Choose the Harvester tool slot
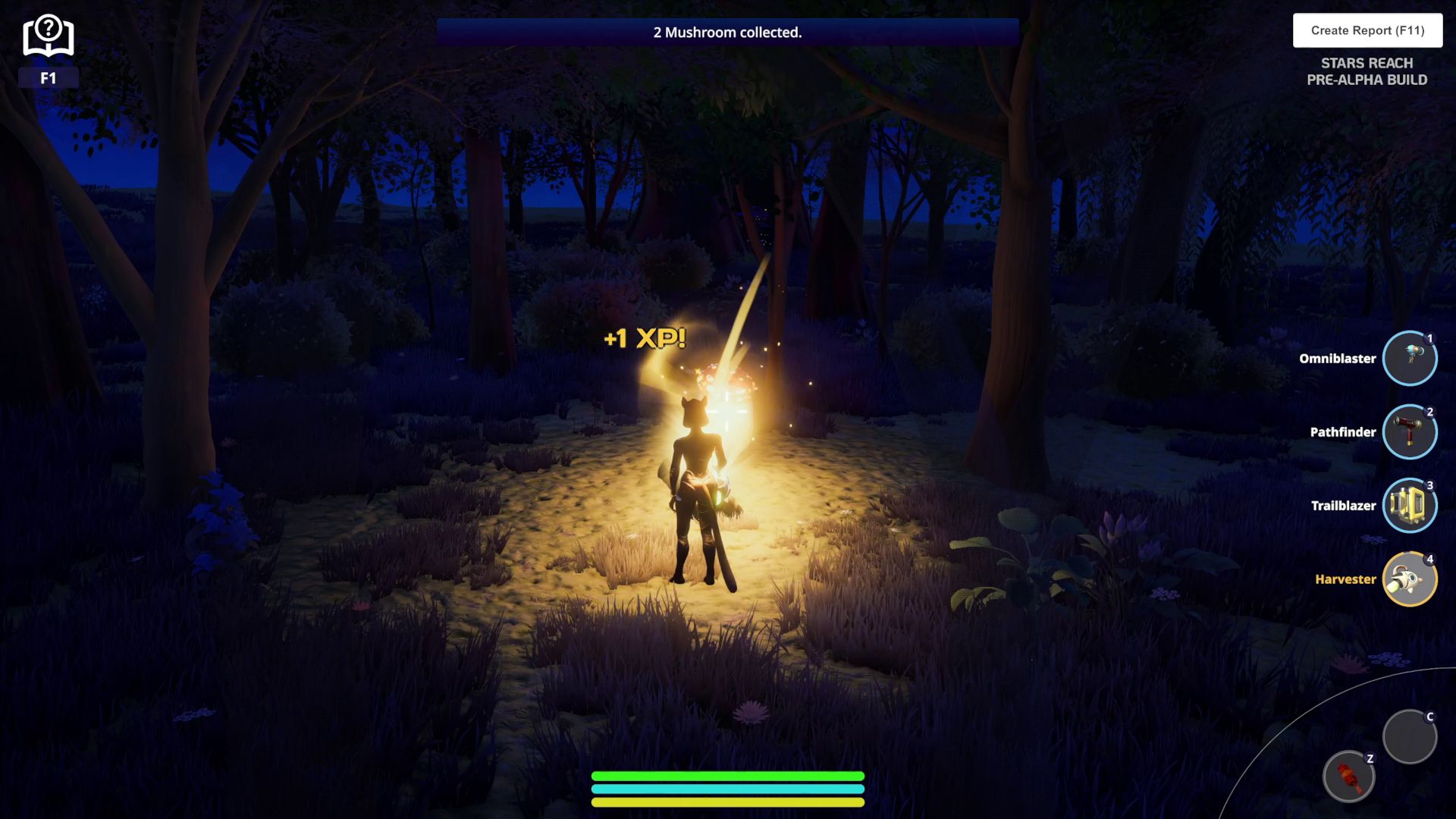The width and height of the screenshot is (1456, 819). 1409,579
